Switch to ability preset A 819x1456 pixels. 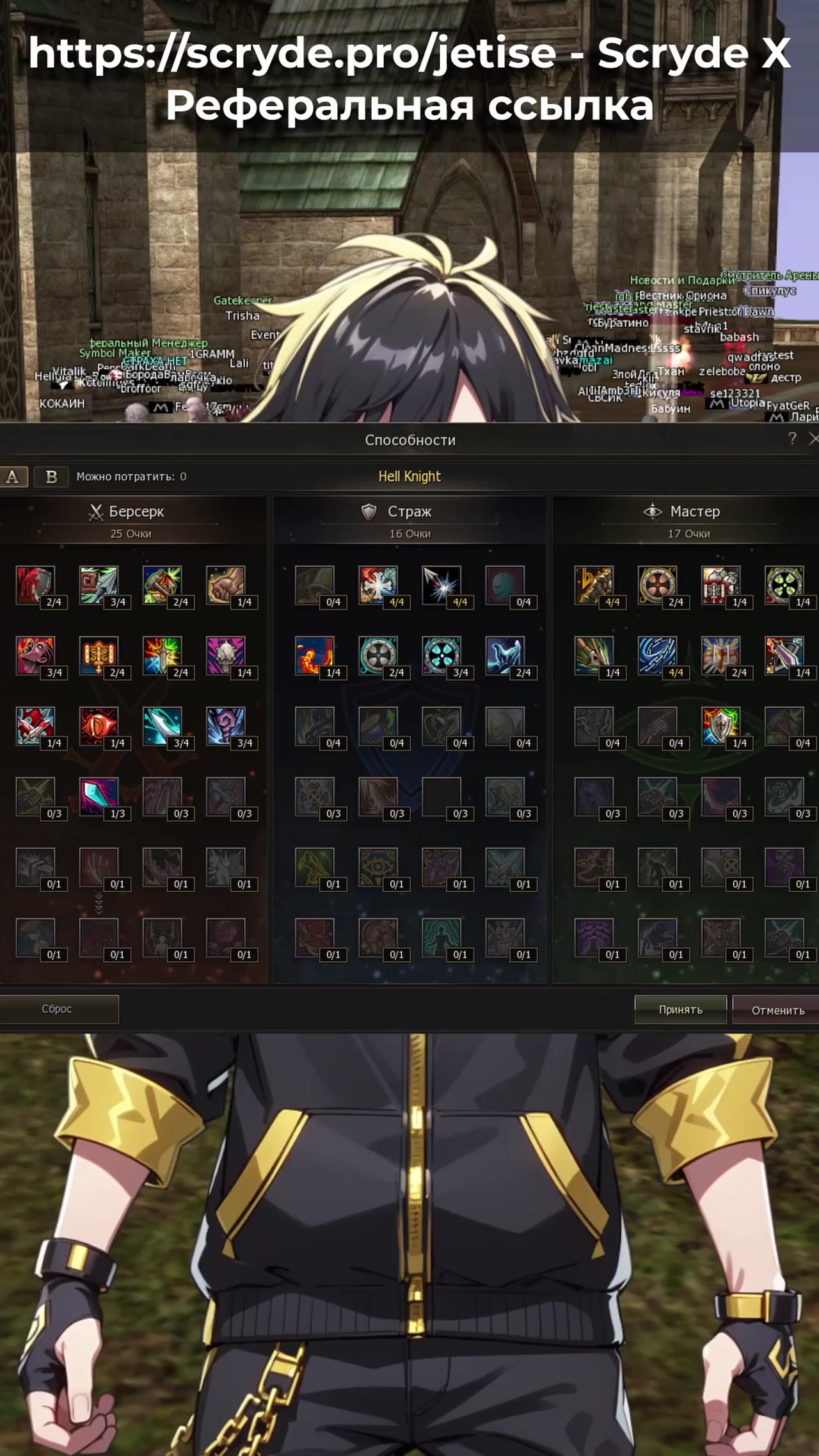pos(13,477)
